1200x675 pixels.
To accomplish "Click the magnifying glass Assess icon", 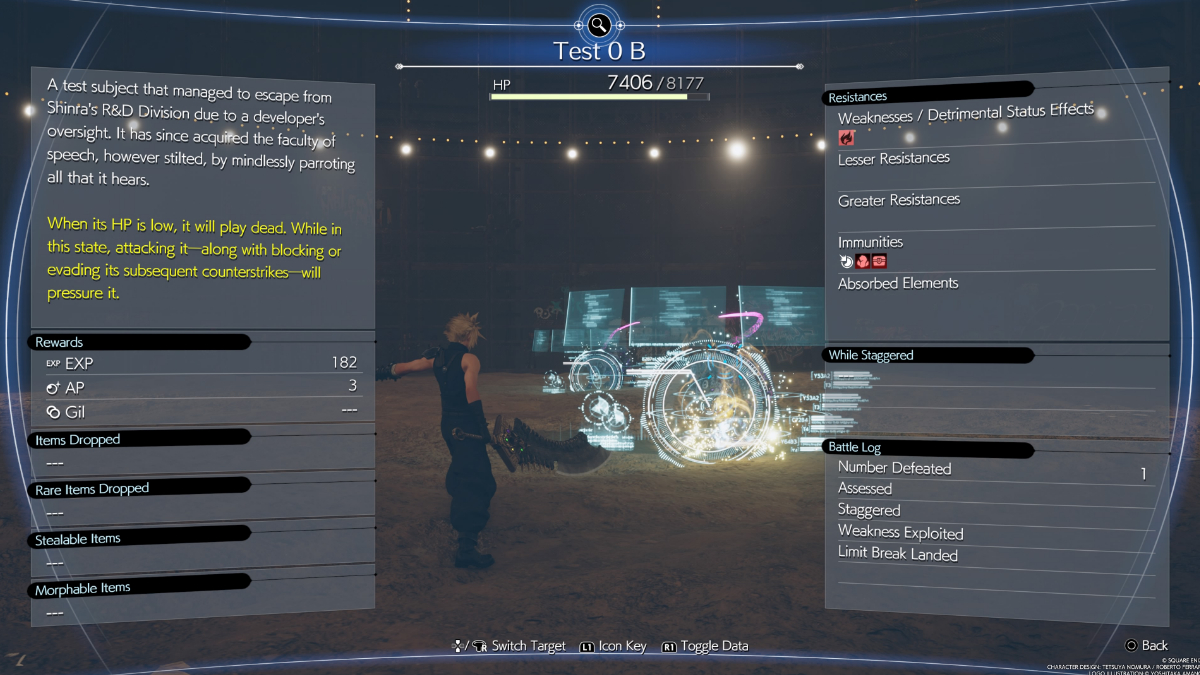I will tap(599, 24).
